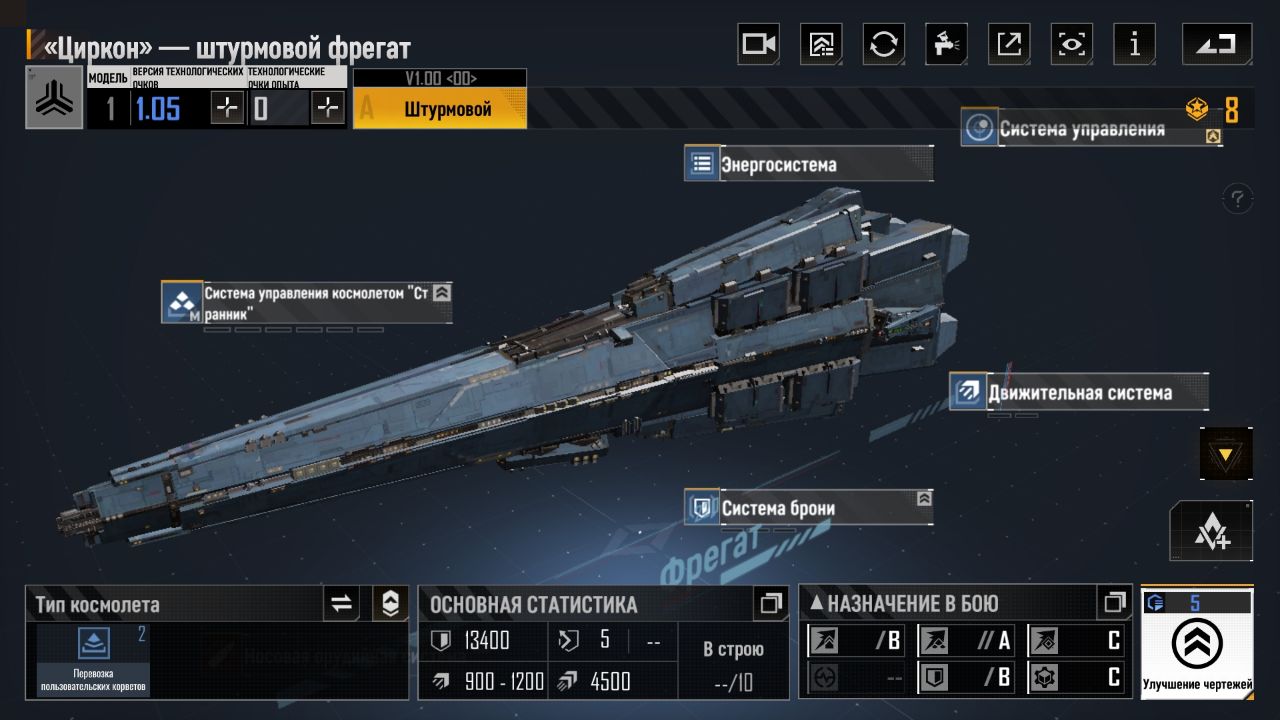This screenshot has height=720, width=1280.
Task: Toggle the eye view mode icon
Action: click(x=1071, y=44)
